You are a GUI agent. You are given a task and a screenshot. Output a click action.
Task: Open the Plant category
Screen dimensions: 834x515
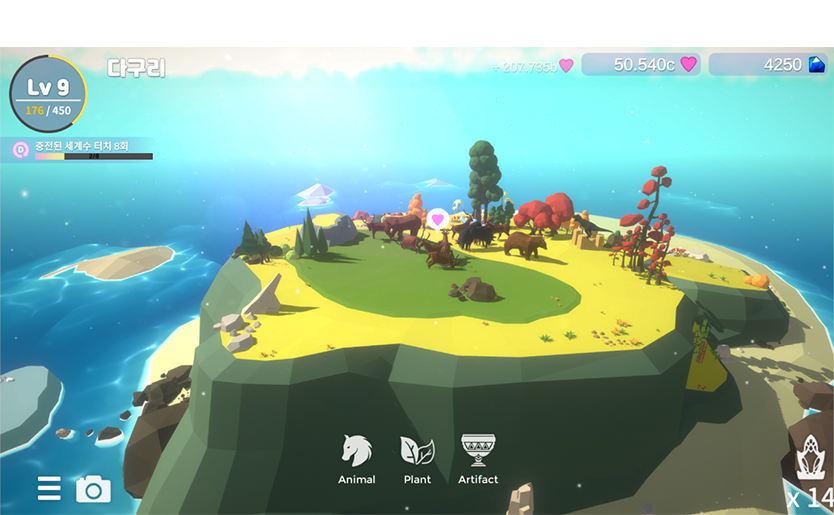417,458
